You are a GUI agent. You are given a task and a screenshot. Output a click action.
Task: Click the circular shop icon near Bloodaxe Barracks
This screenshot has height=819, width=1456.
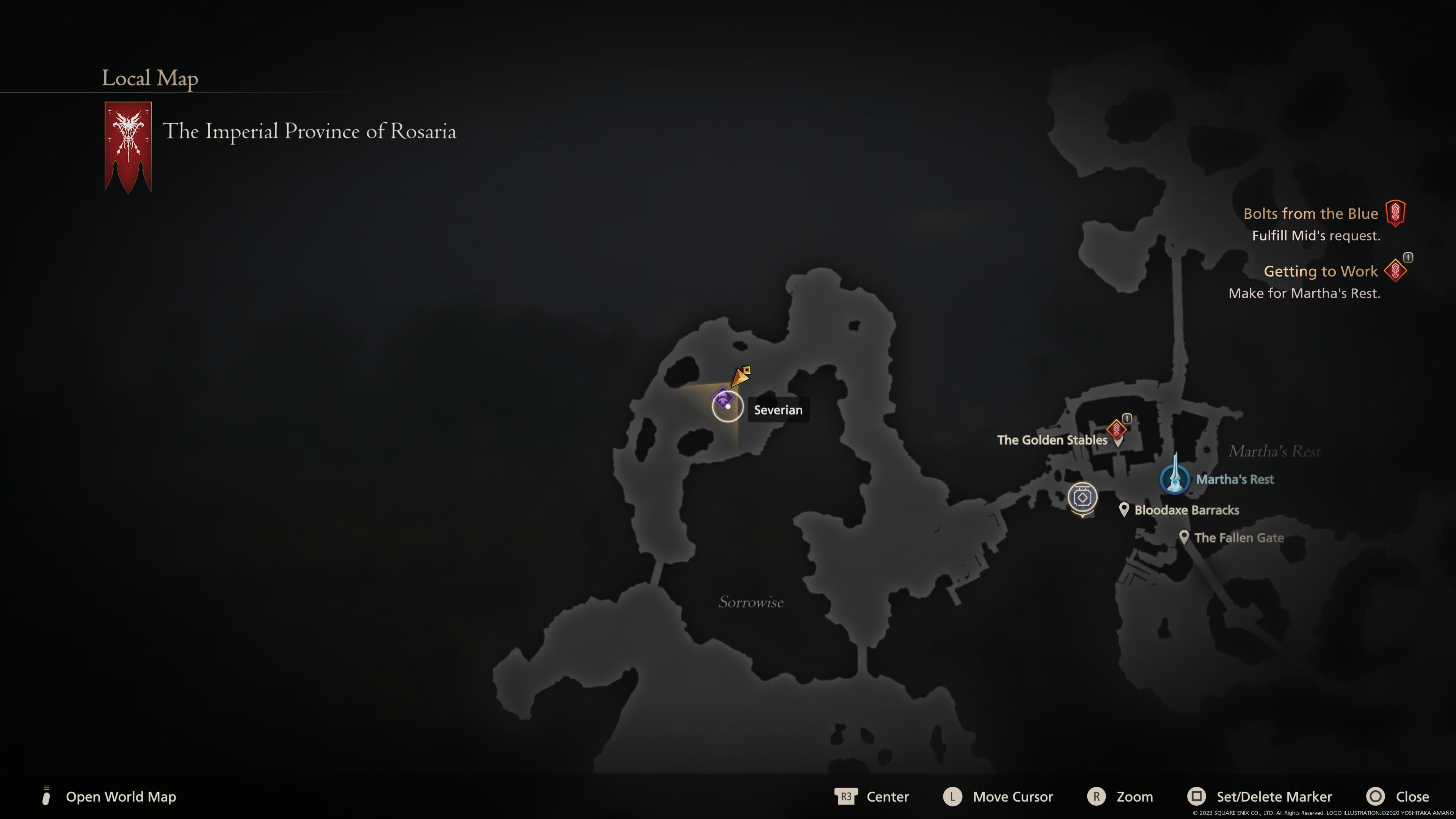(x=1083, y=497)
